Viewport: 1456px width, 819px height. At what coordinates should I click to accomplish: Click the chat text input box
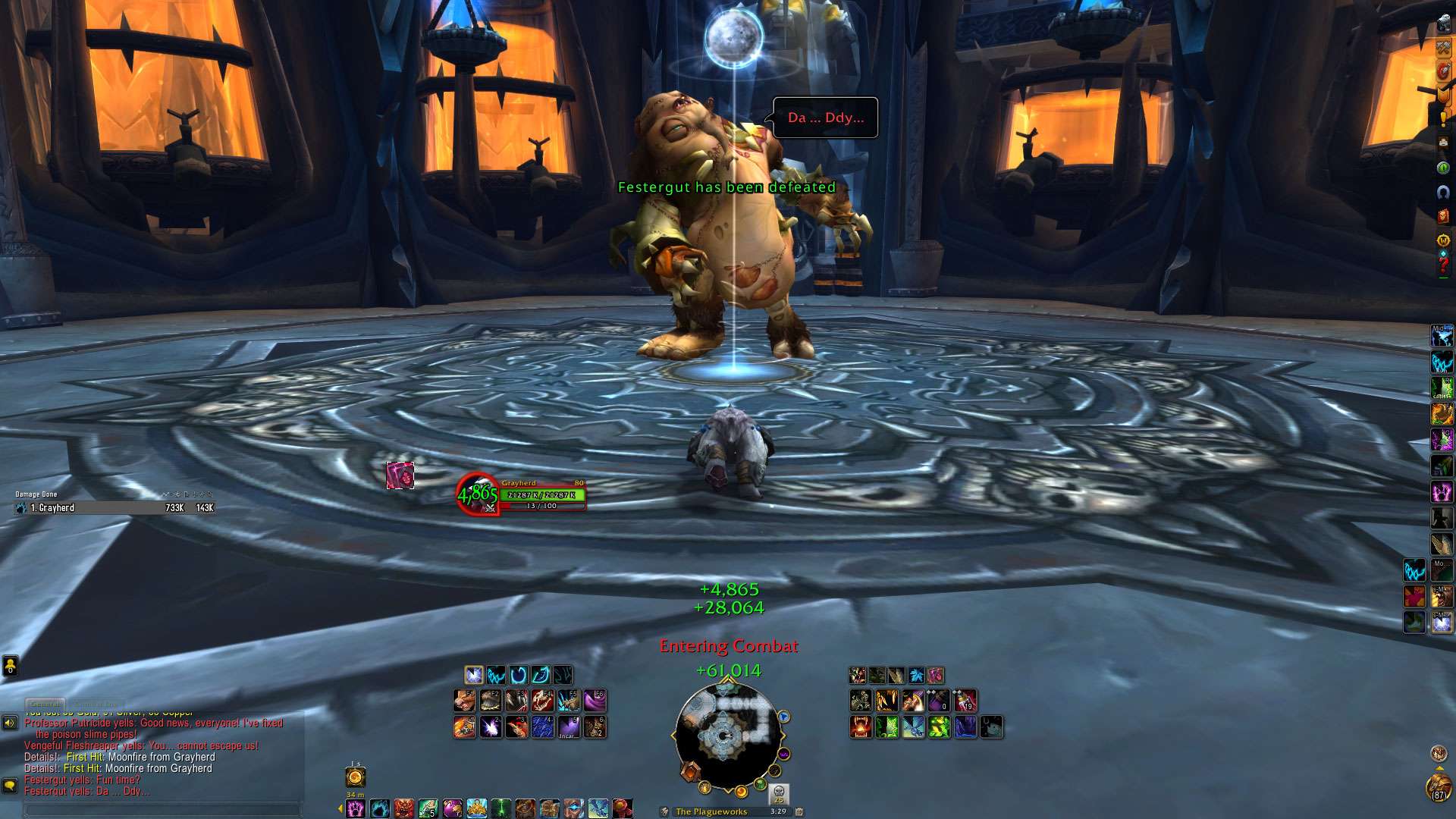pos(162,809)
